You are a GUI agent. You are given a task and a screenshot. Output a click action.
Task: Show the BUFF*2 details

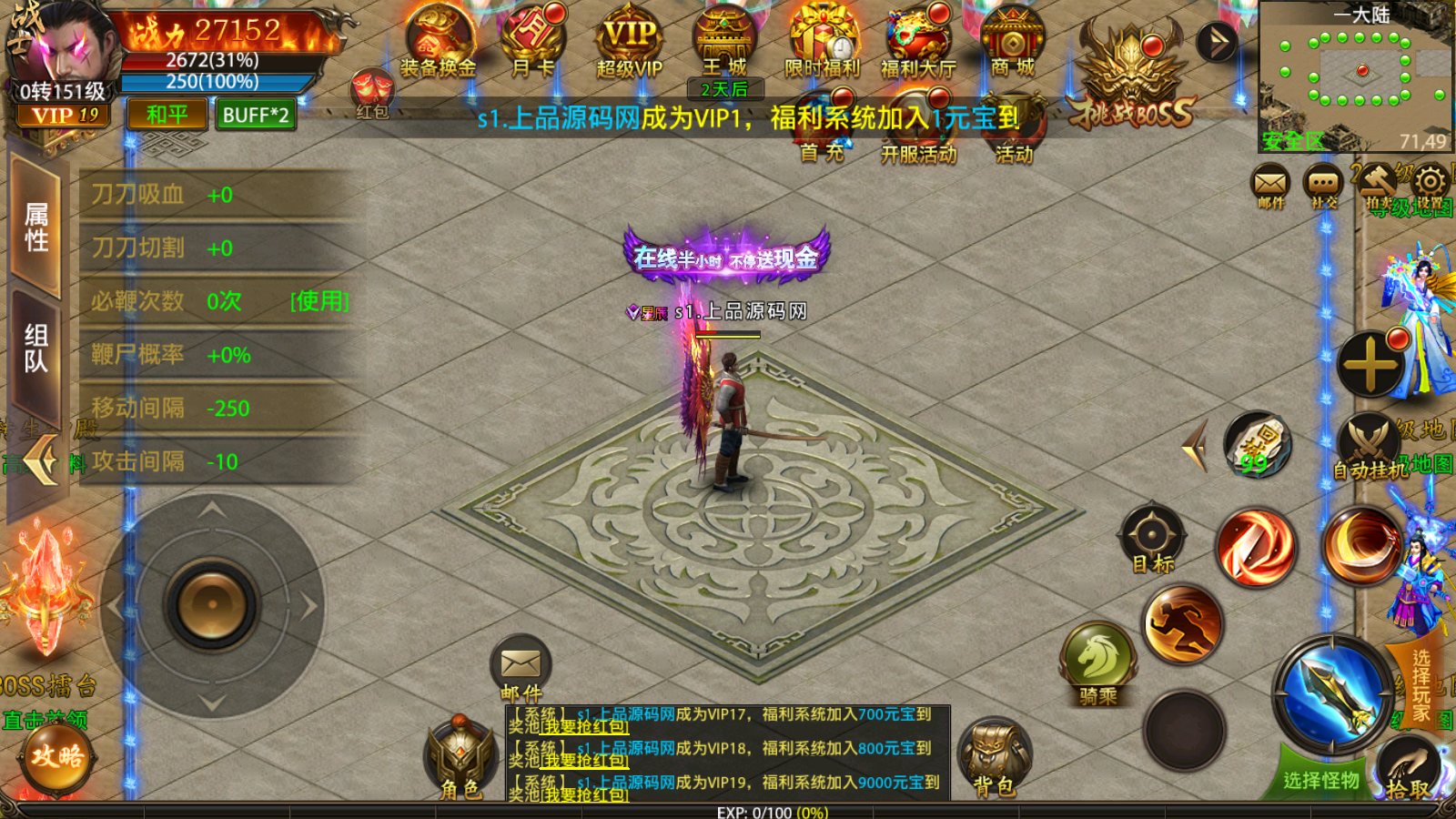[256, 116]
